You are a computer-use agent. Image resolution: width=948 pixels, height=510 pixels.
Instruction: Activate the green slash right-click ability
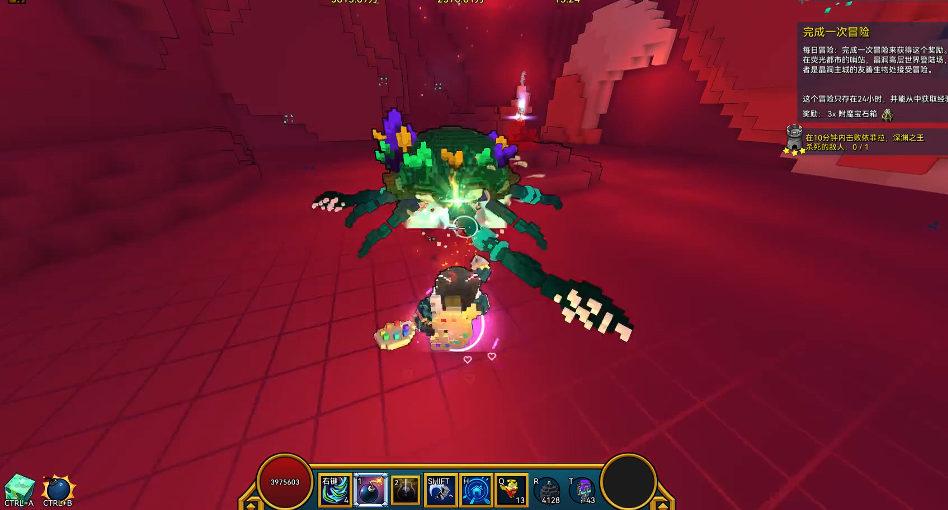point(336,489)
